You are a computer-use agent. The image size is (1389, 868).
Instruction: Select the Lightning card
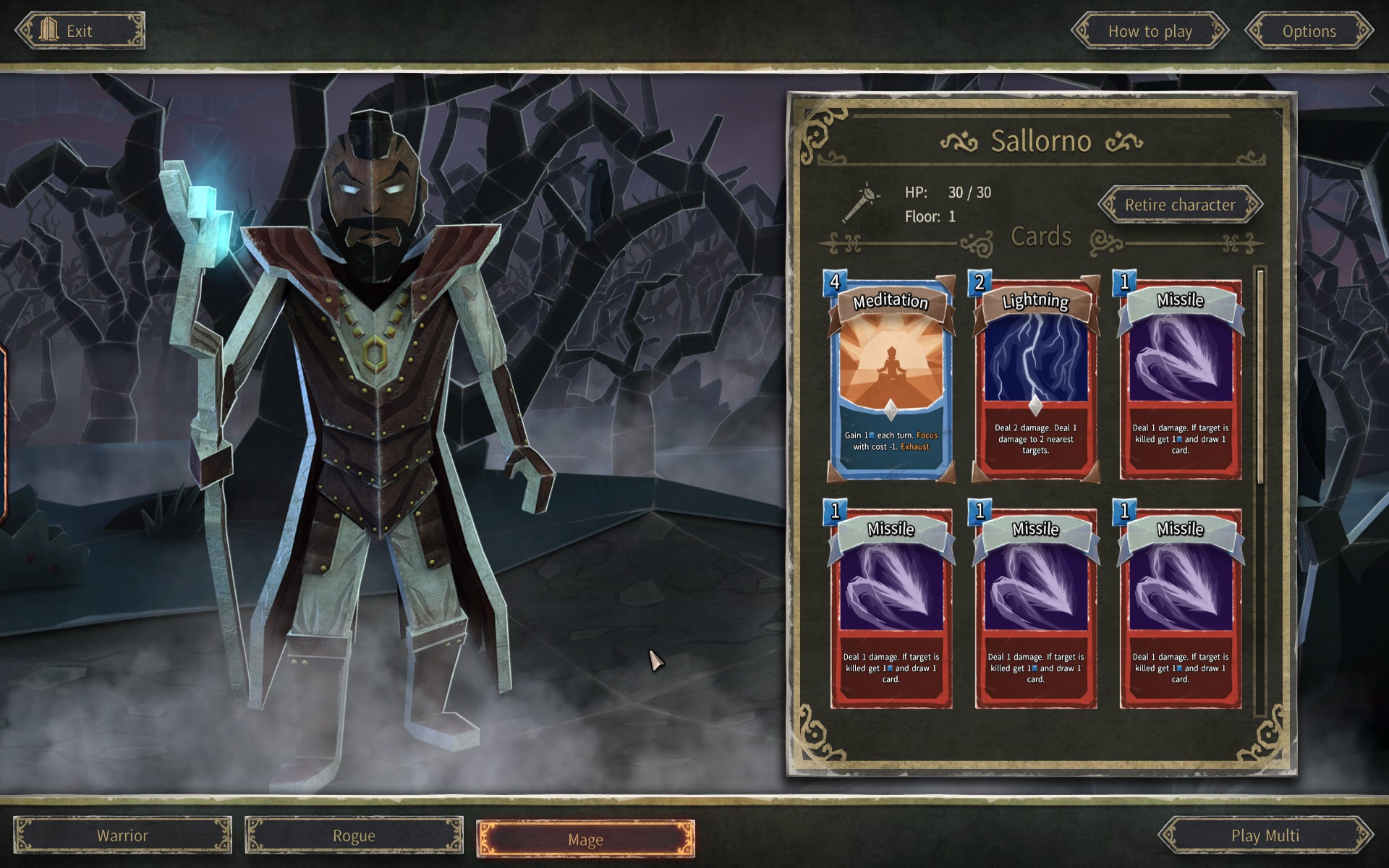[1035, 378]
